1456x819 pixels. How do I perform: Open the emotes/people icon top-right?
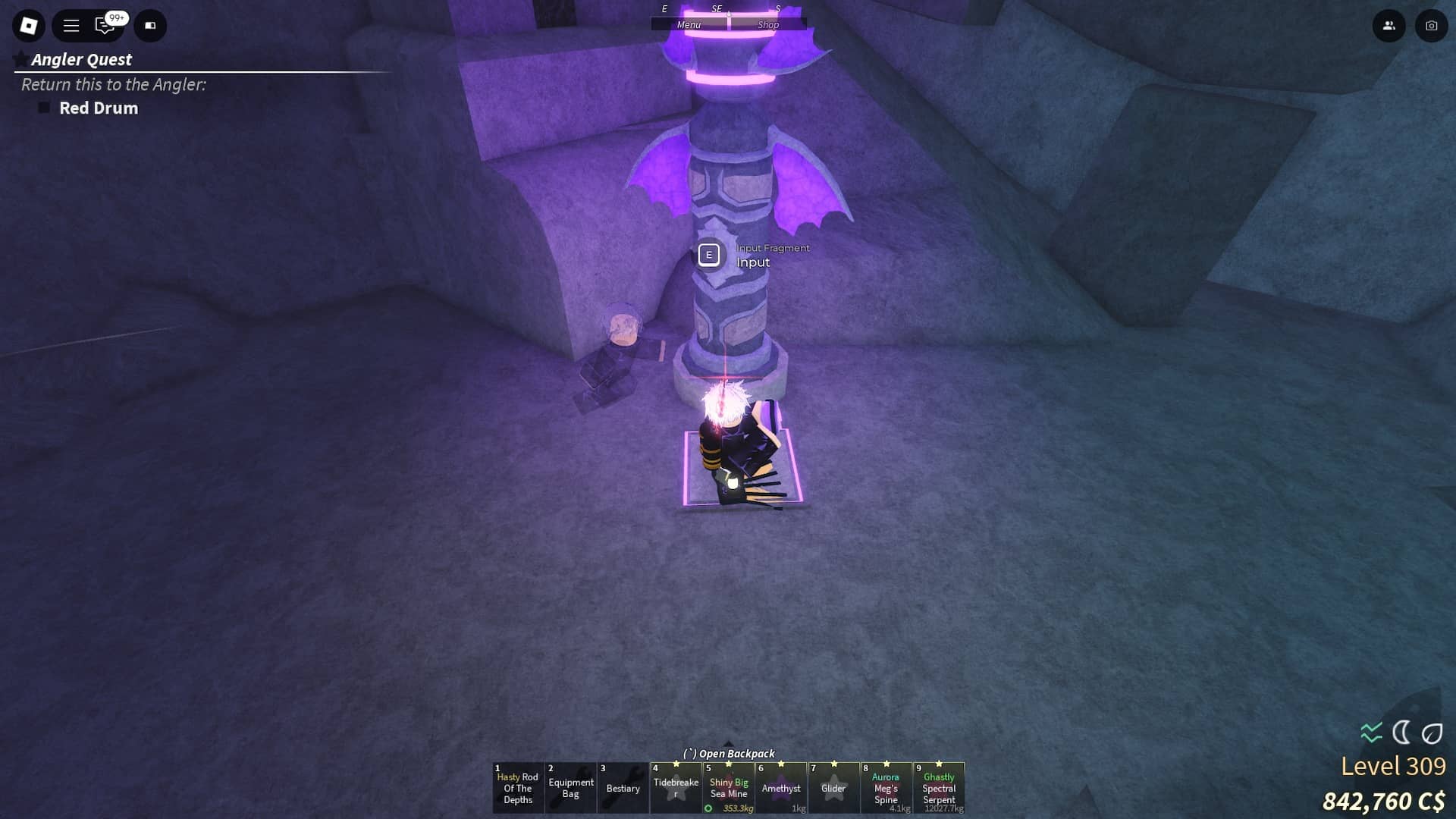[1389, 25]
